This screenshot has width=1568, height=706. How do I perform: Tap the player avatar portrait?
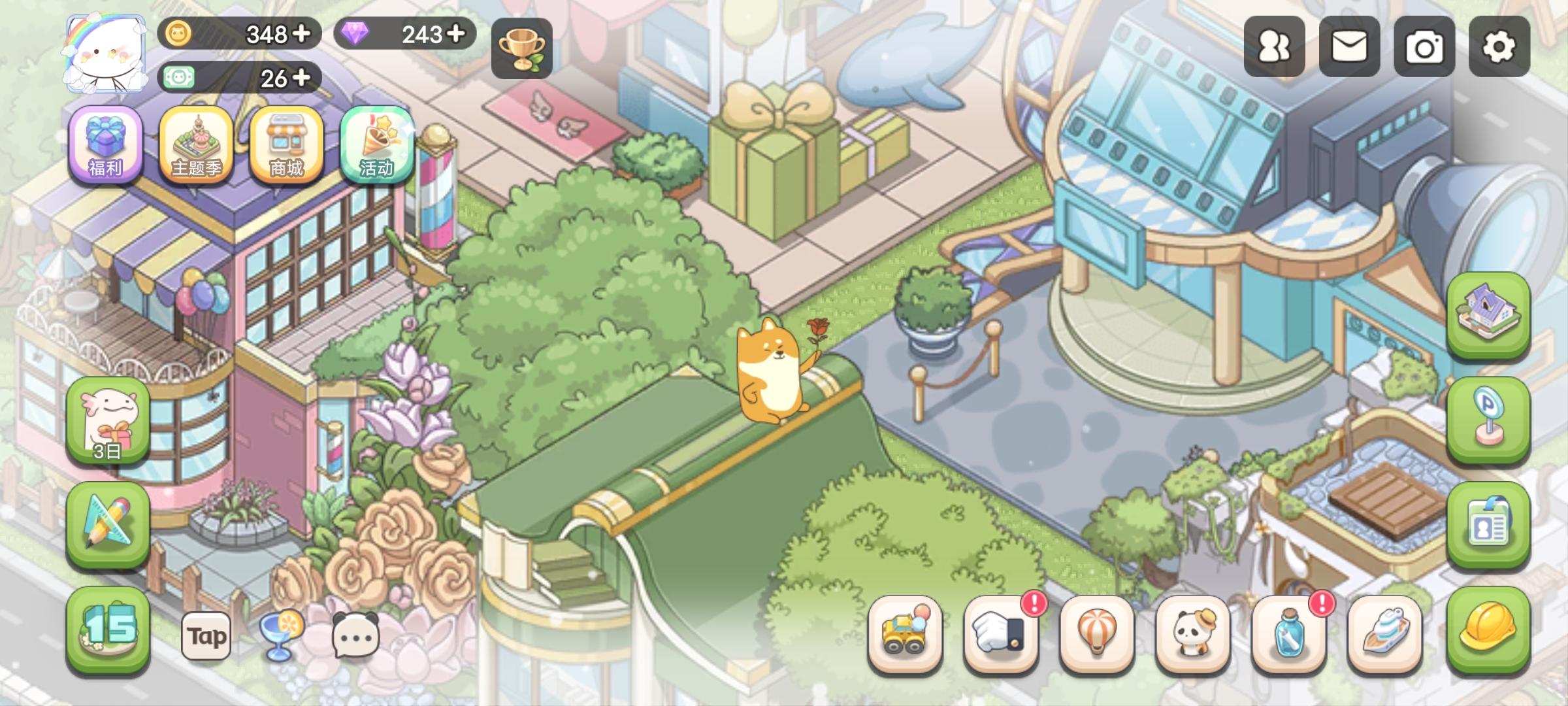tap(105, 51)
